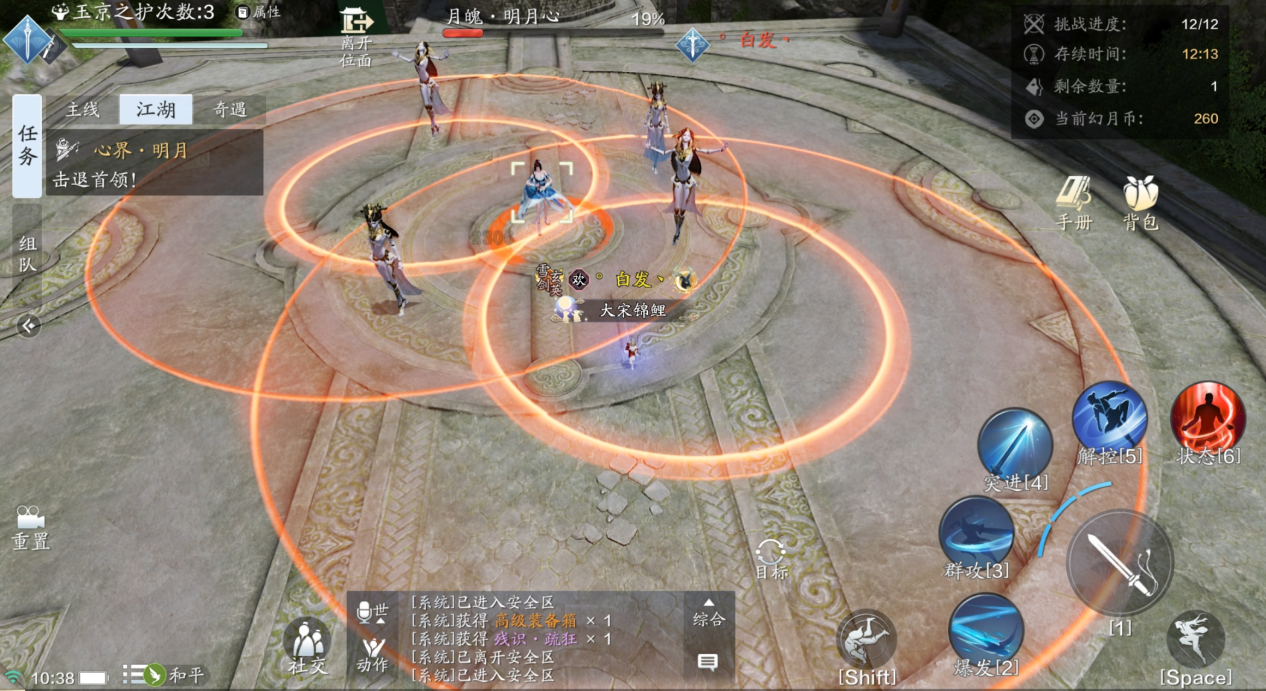Collapse the quest tracker with the arrow

coord(28,325)
